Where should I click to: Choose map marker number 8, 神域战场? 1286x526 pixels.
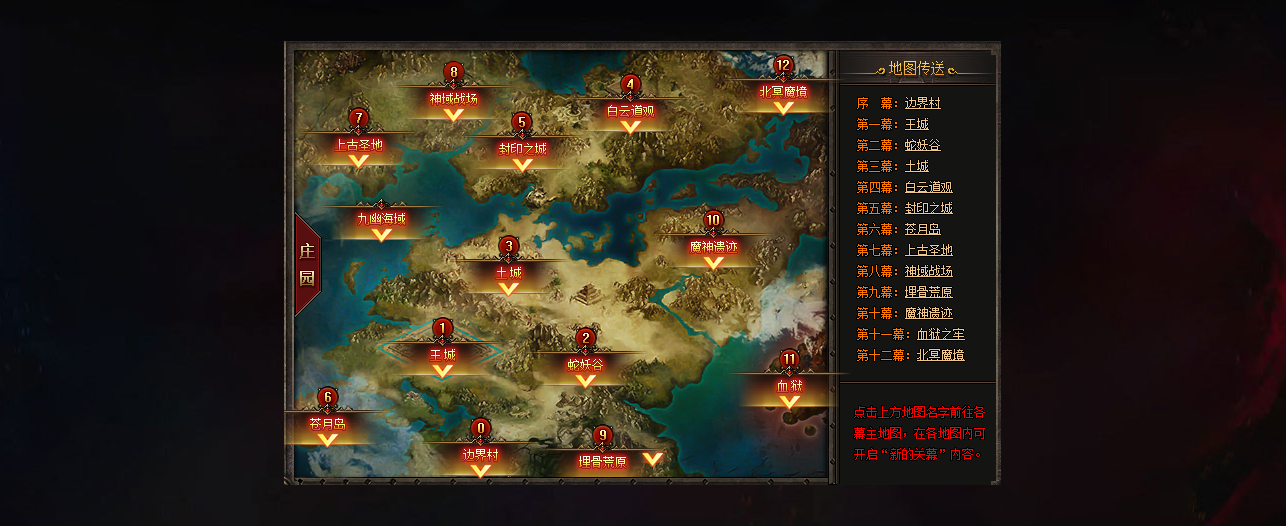pyautogui.click(x=453, y=99)
